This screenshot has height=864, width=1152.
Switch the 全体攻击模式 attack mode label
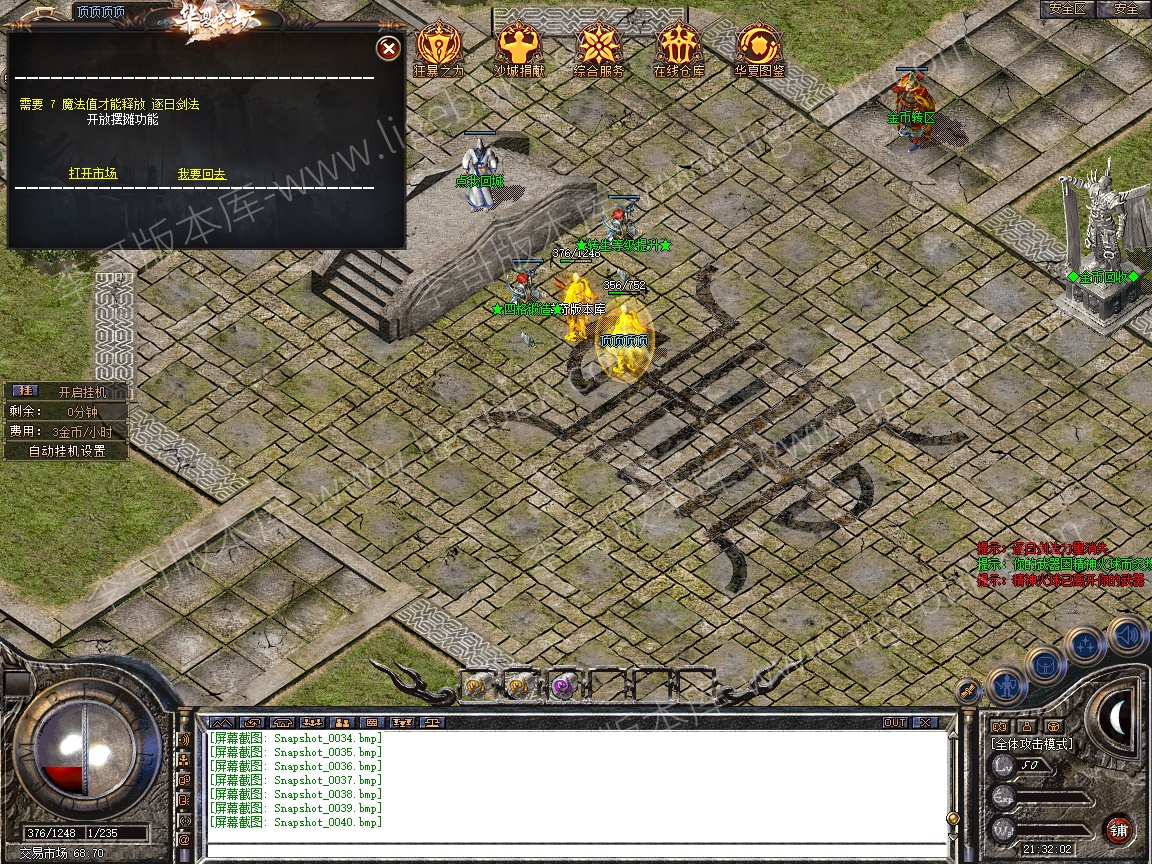[1032, 744]
